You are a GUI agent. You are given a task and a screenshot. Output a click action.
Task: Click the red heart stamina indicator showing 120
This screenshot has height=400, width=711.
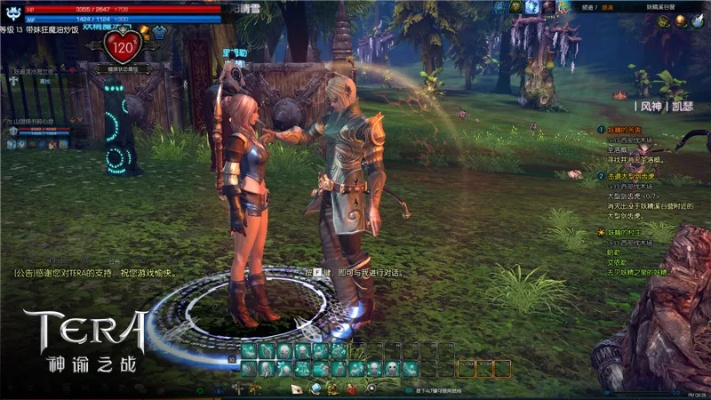pos(124,46)
